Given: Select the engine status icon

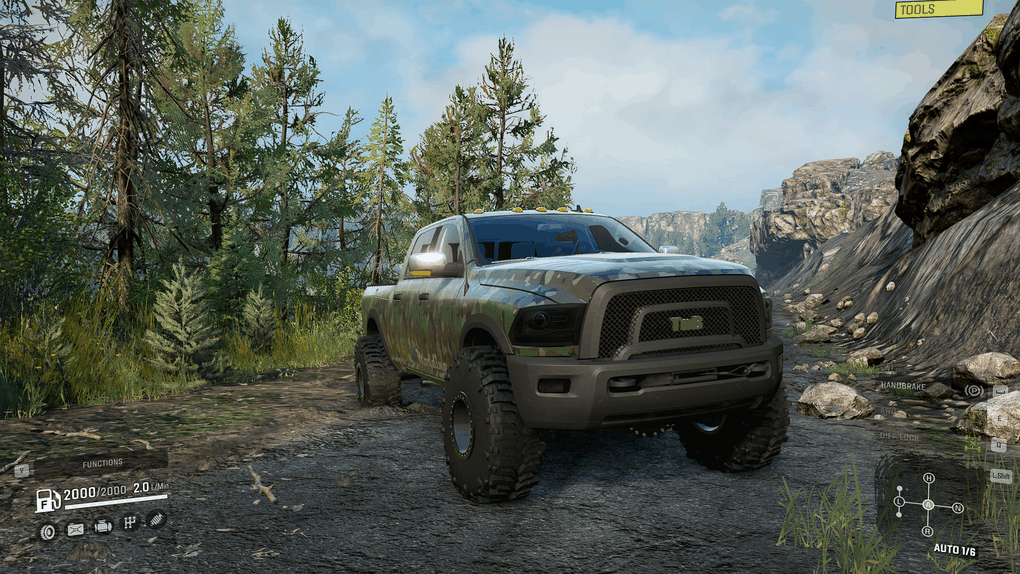Looking at the screenshot, I should click(102, 526).
